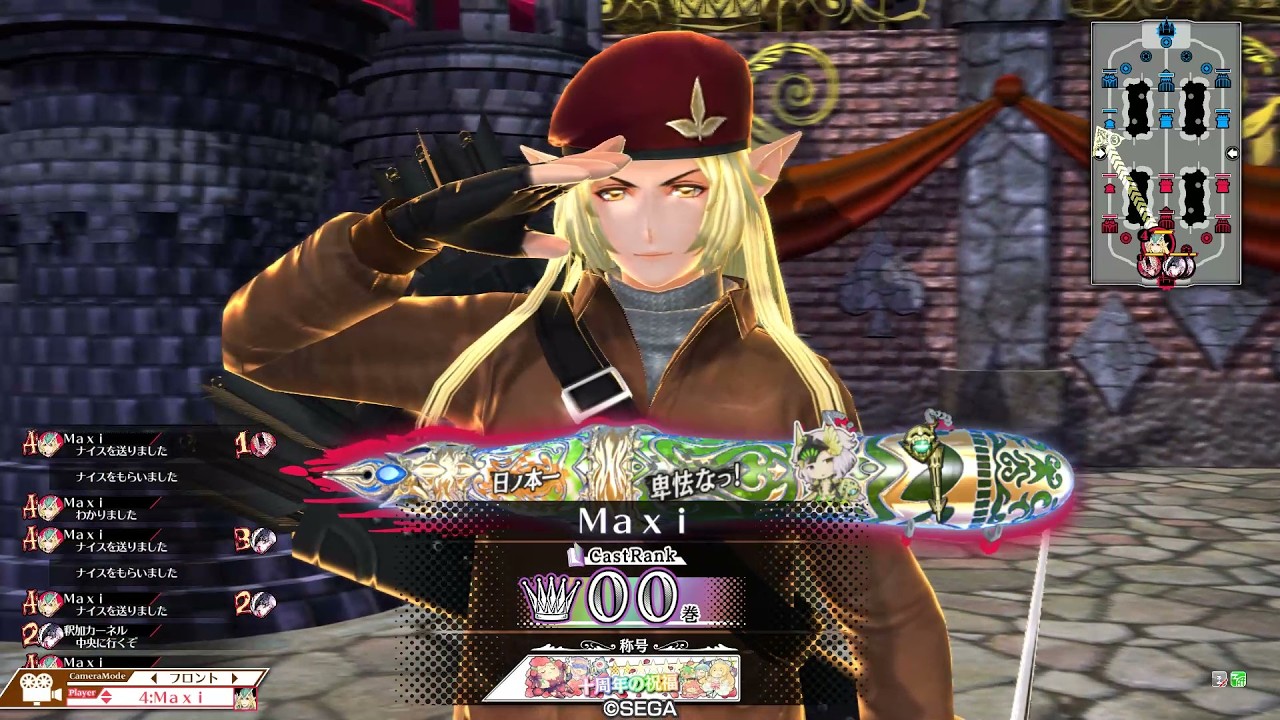Select the 釈加カーネル chat log entry

100,636
